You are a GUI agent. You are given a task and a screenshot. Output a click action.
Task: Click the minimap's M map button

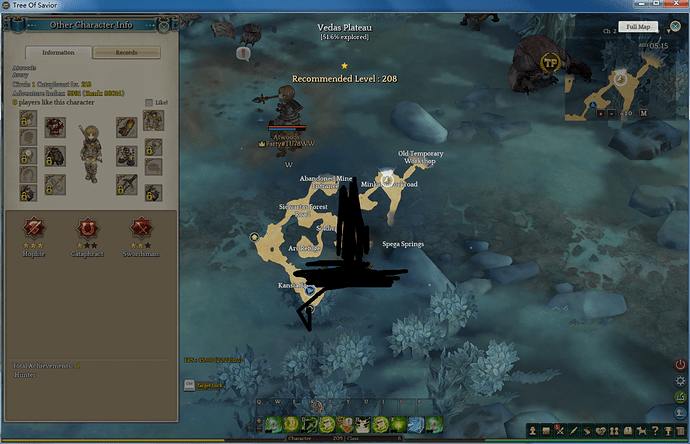[x=644, y=113]
